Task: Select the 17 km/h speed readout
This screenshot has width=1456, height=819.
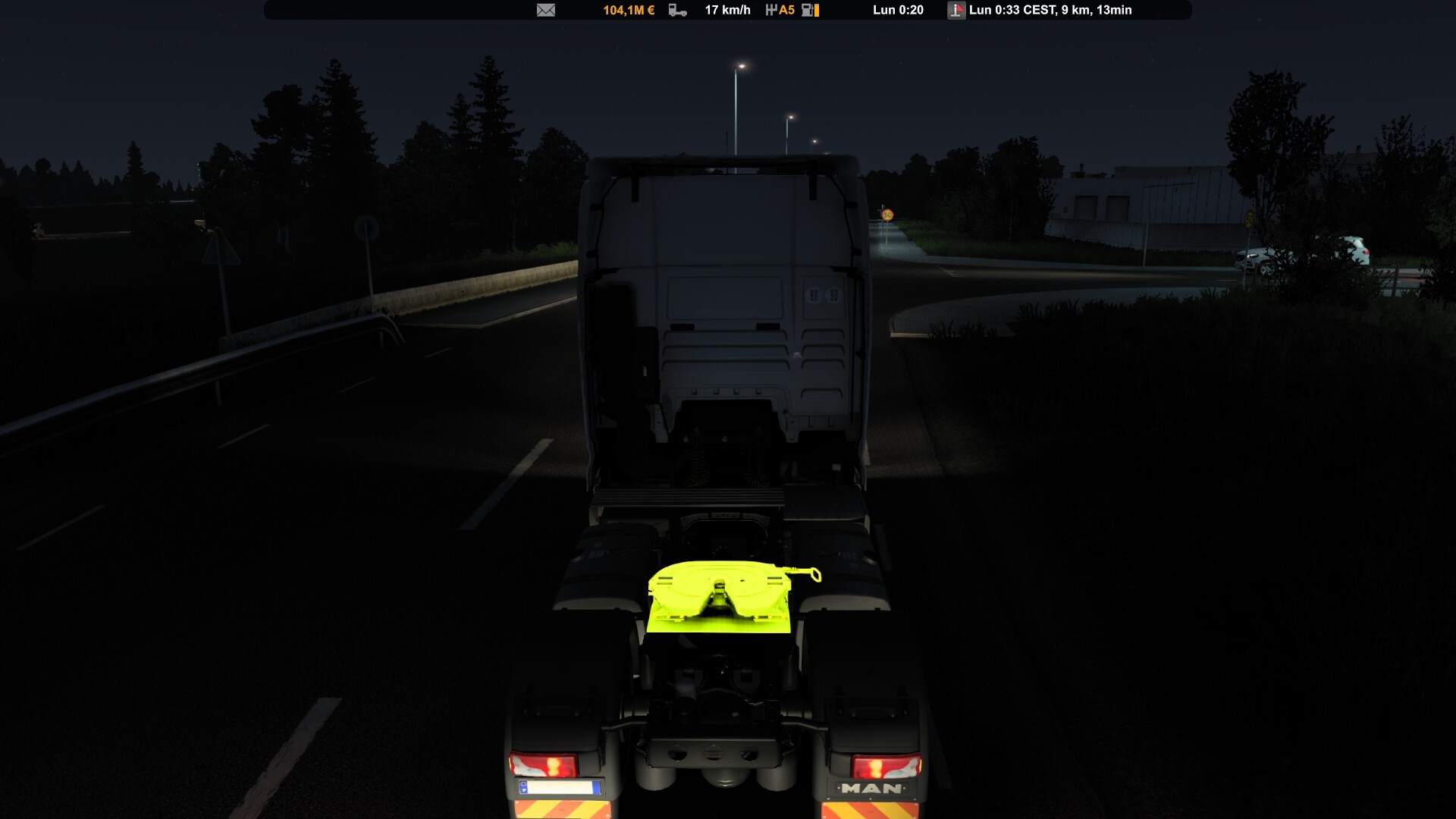Action: click(730, 10)
